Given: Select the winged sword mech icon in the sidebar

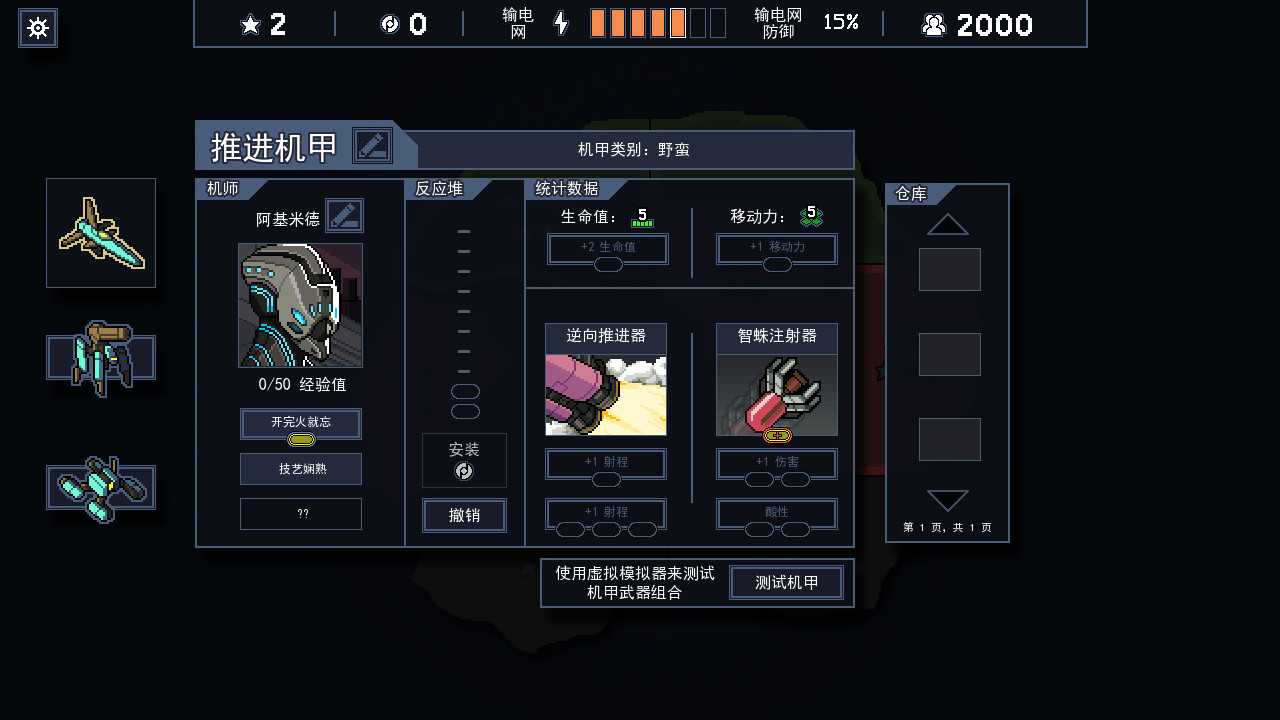Looking at the screenshot, I should click(100, 232).
